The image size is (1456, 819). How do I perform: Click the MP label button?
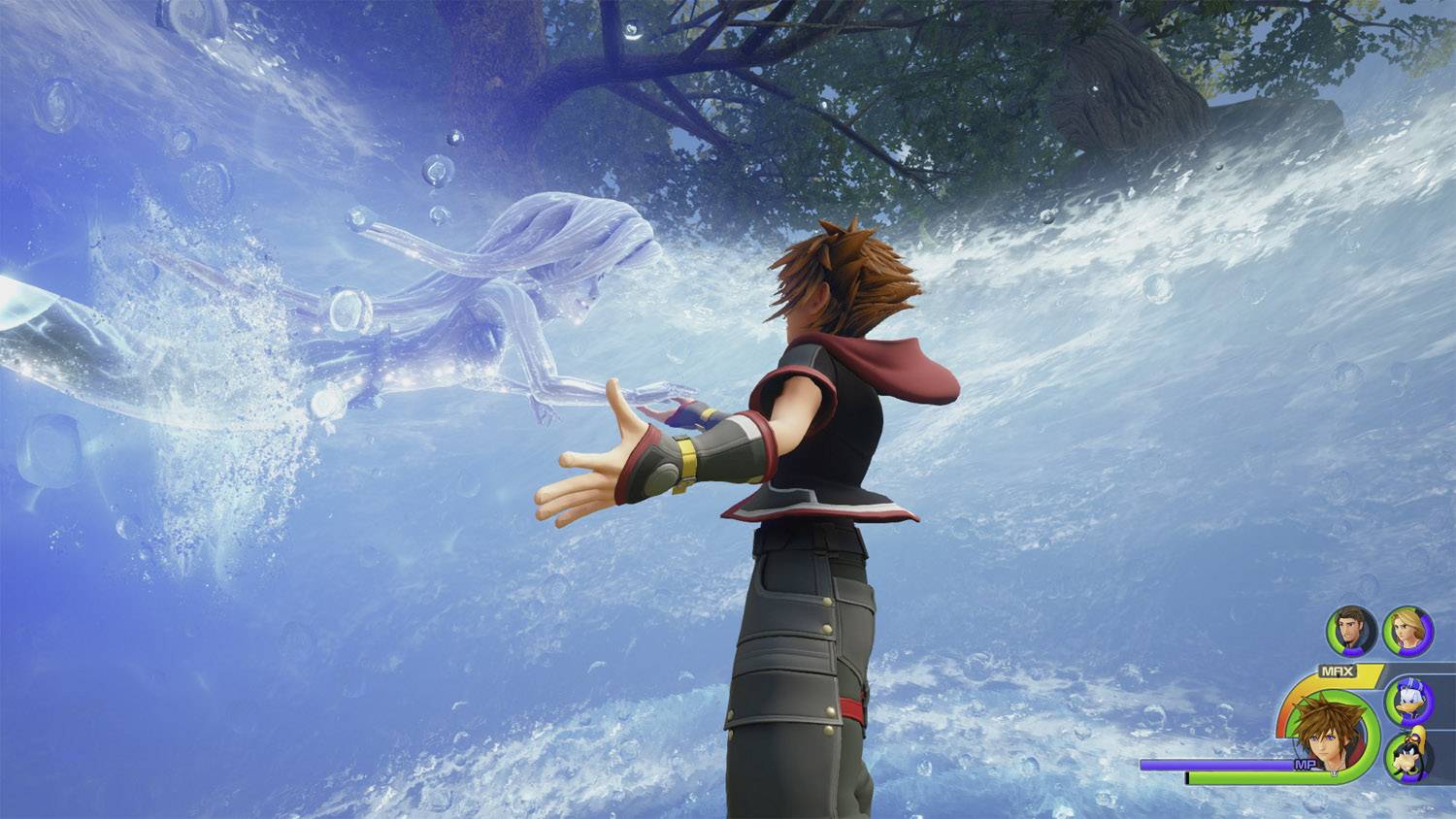pyautogui.click(x=1306, y=764)
